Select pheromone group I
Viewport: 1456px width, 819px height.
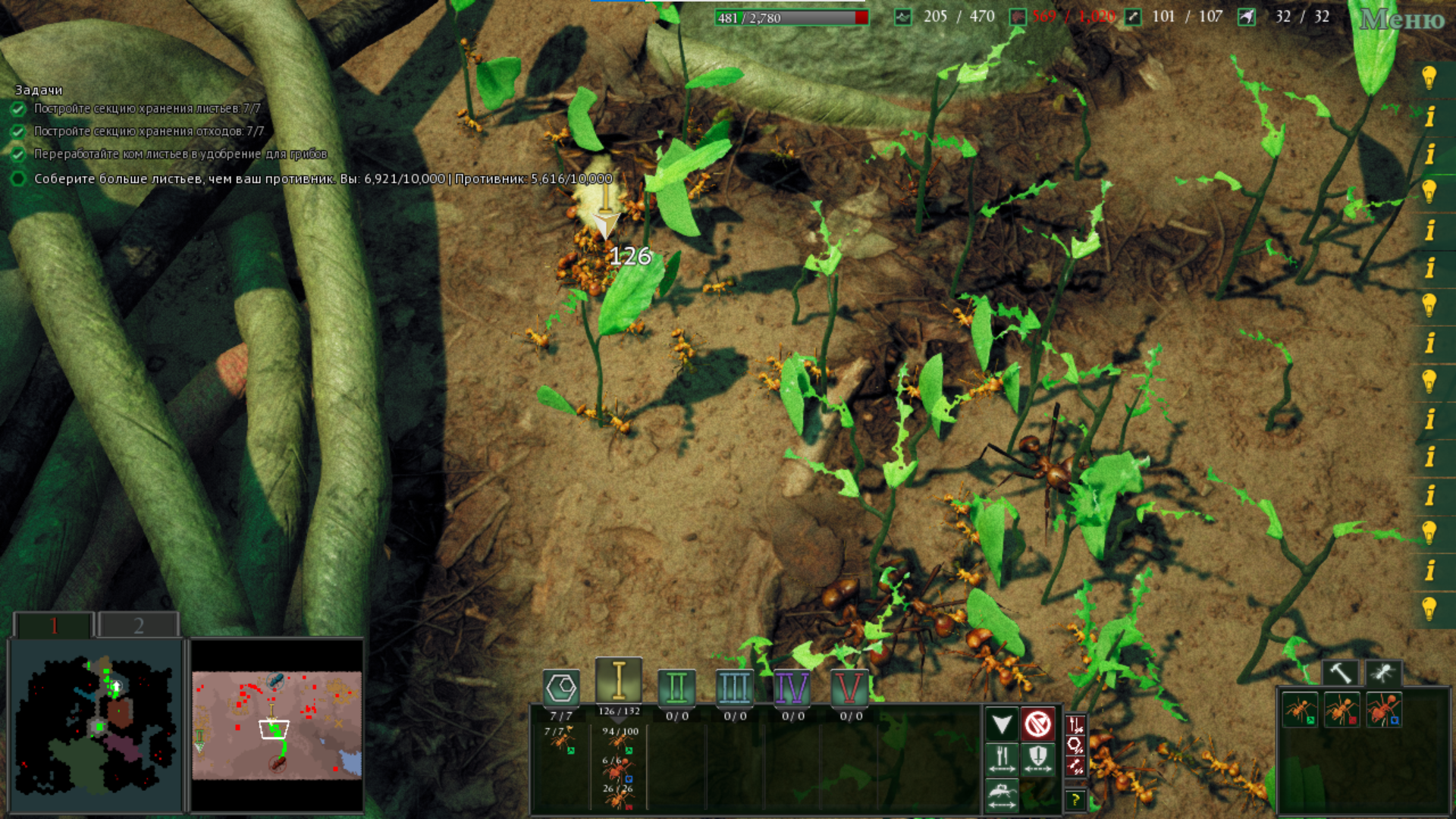pos(619,680)
